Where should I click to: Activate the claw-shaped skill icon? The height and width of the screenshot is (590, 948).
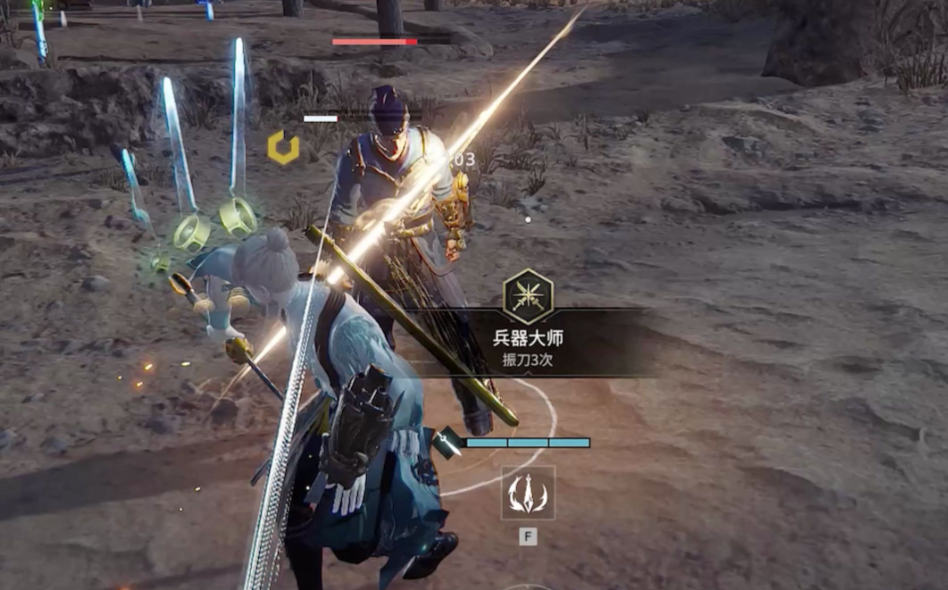click(x=528, y=493)
